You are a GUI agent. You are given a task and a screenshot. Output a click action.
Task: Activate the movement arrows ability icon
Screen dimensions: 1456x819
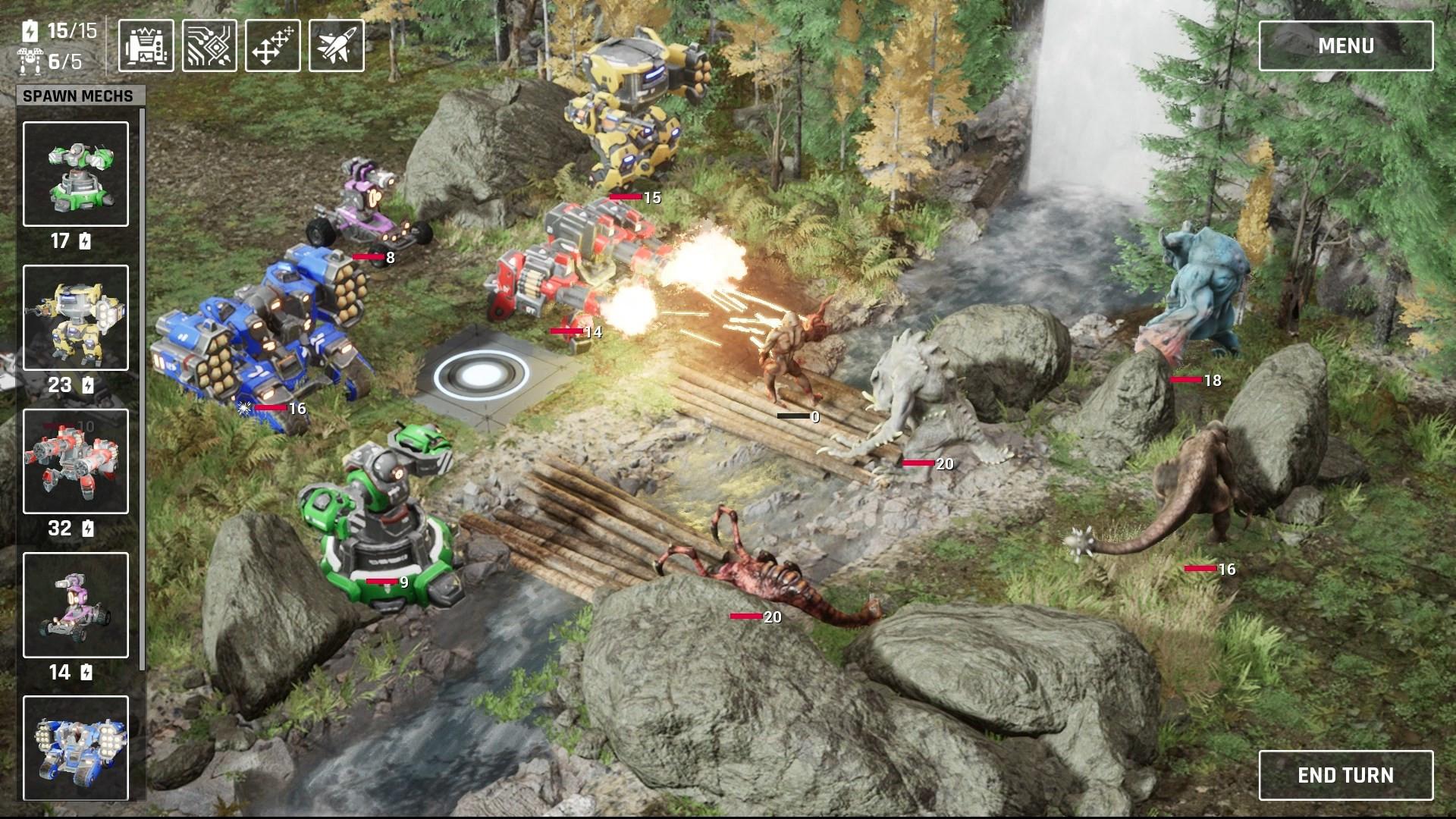tap(272, 45)
